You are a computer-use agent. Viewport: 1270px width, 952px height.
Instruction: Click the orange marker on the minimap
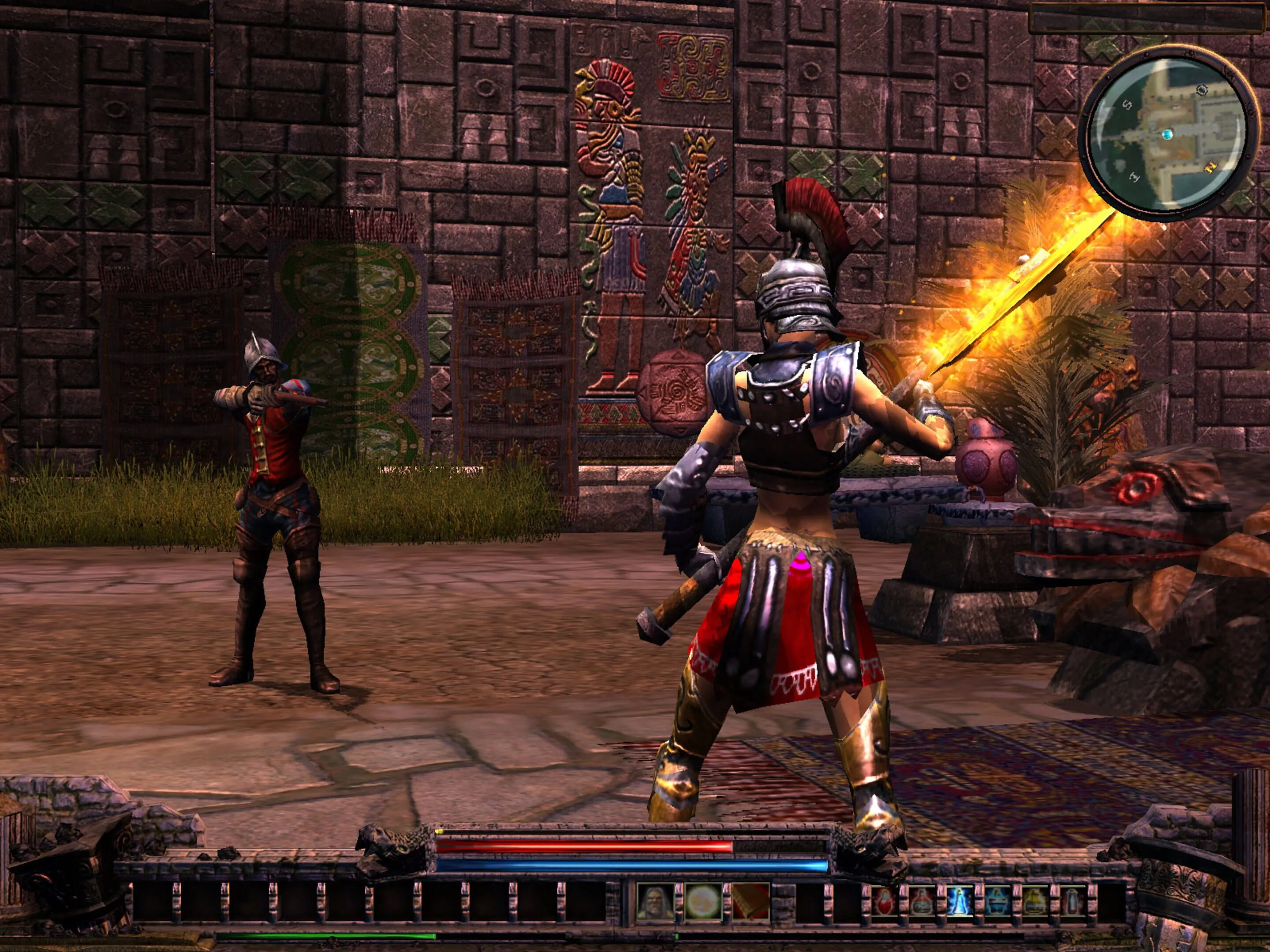tap(1211, 167)
